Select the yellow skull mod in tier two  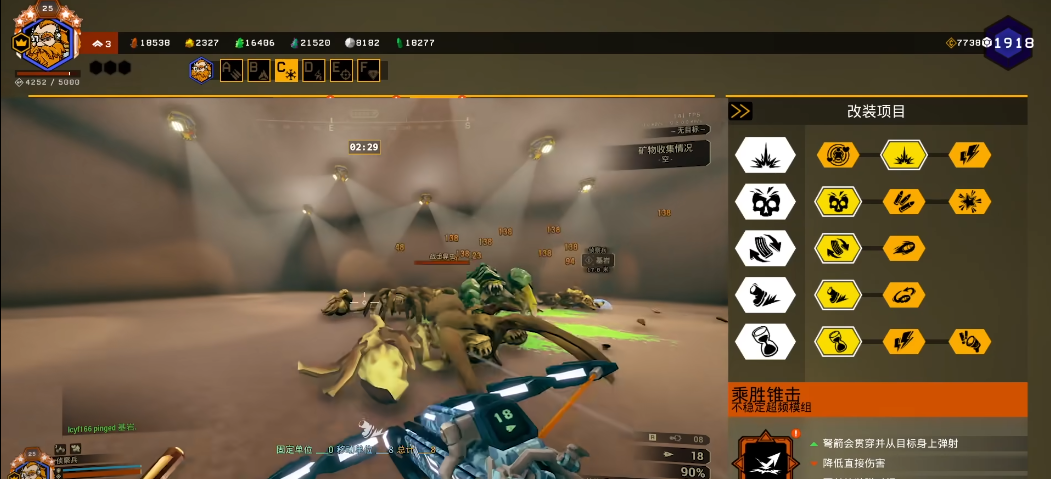(x=838, y=202)
